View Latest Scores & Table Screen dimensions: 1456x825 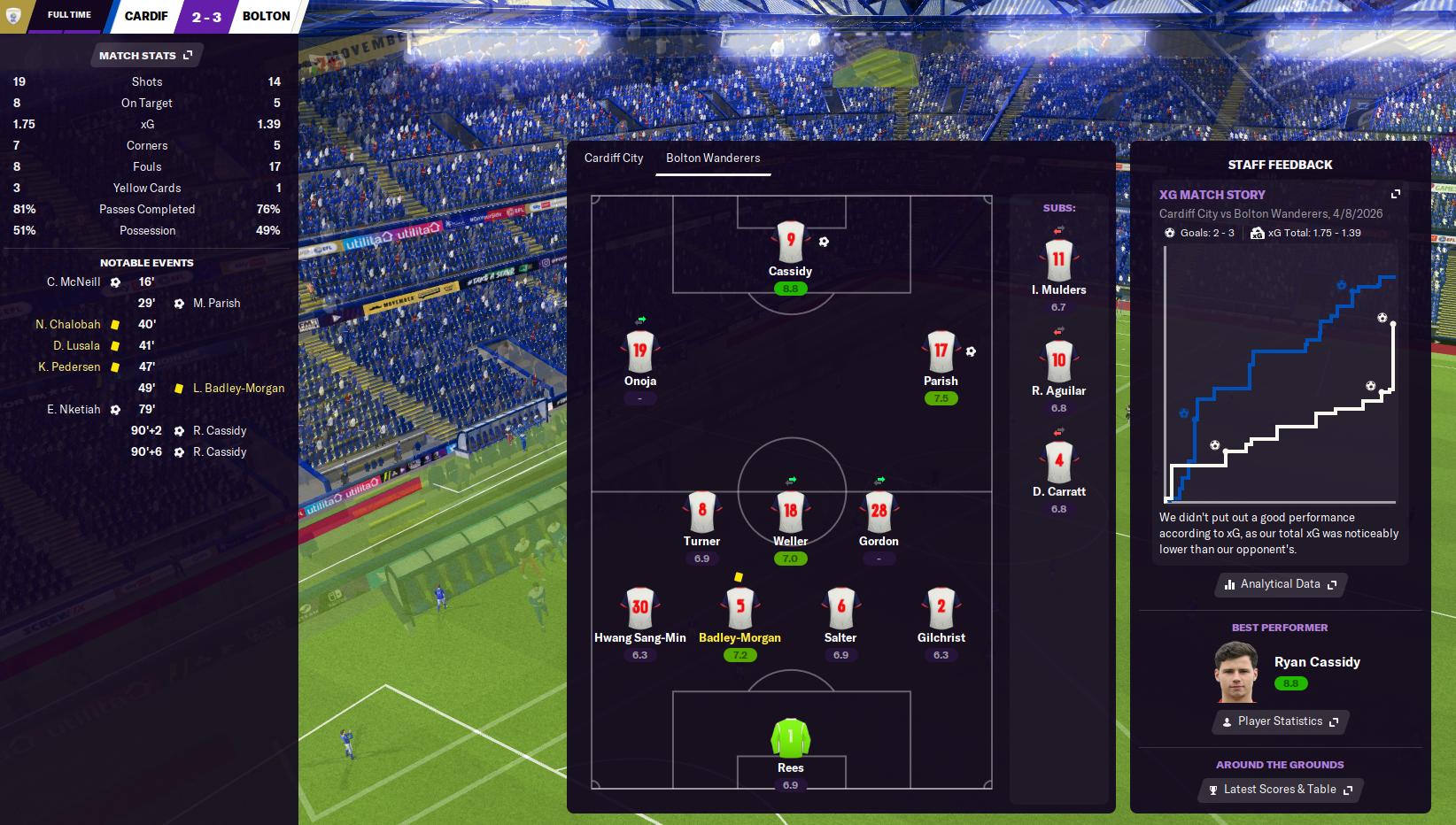[x=1280, y=790]
